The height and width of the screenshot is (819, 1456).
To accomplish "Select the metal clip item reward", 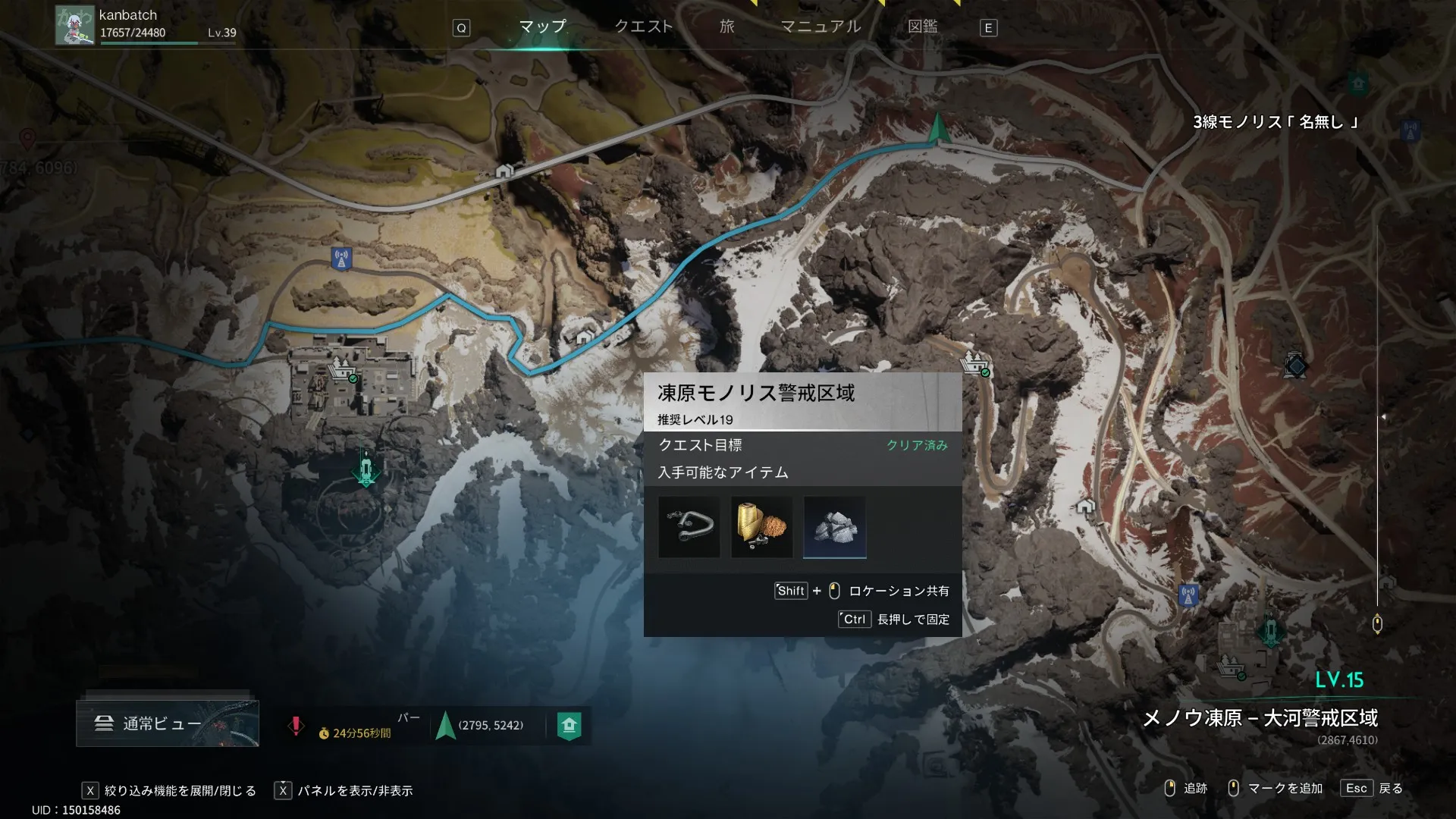I will pyautogui.click(x=689, y=527).
